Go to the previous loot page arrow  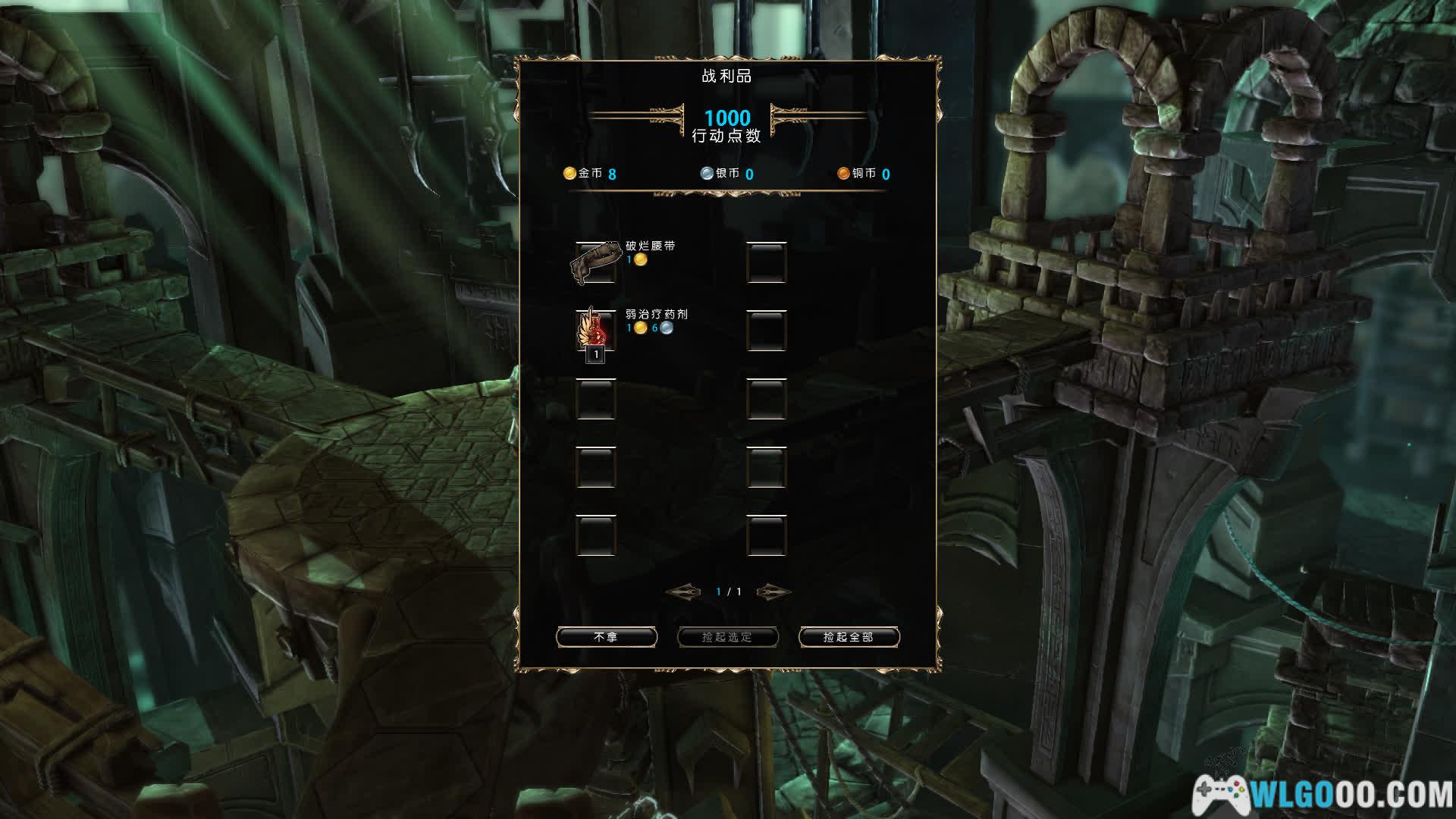683,591
